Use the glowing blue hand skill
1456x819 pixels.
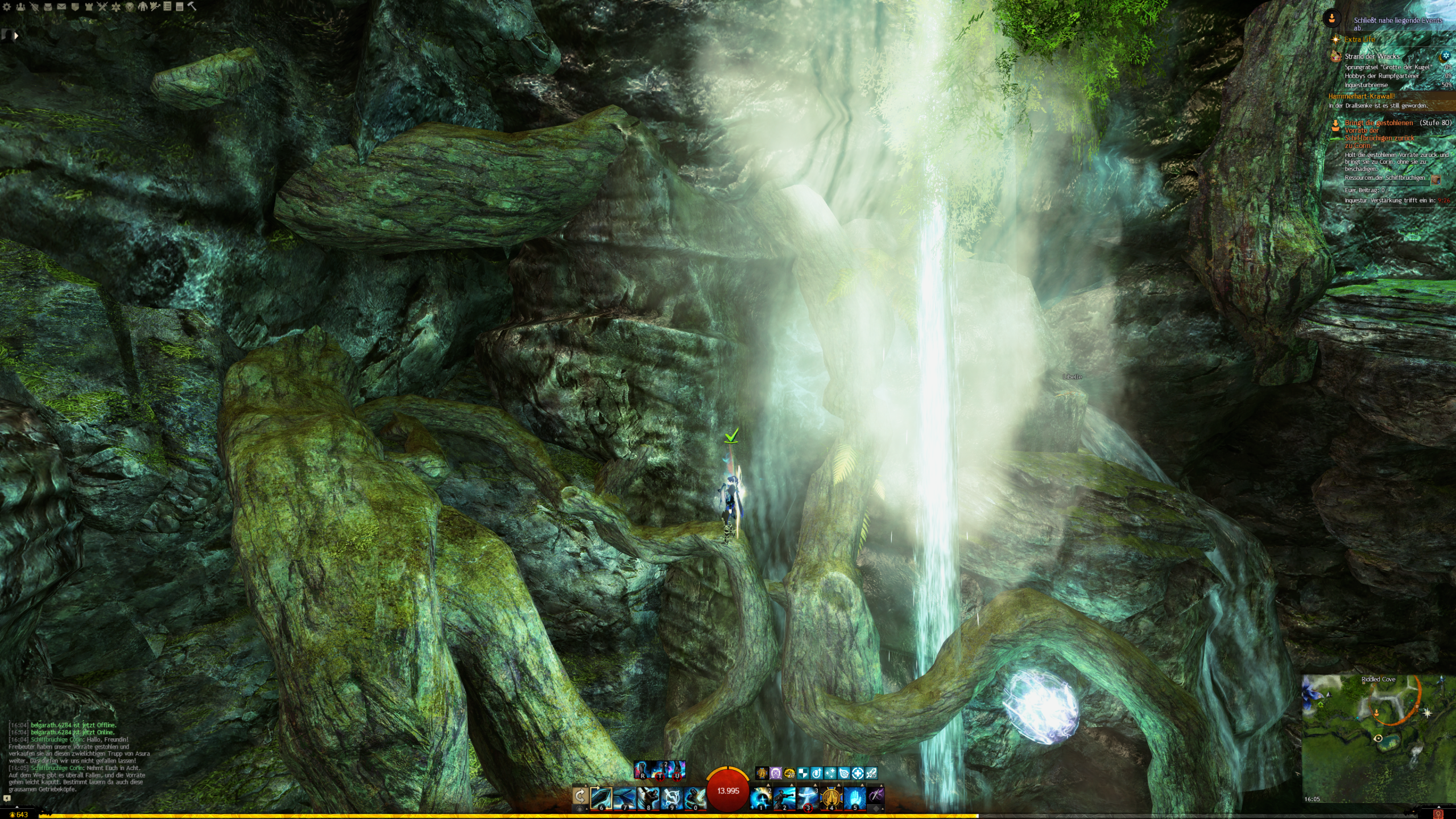(854, 798)
